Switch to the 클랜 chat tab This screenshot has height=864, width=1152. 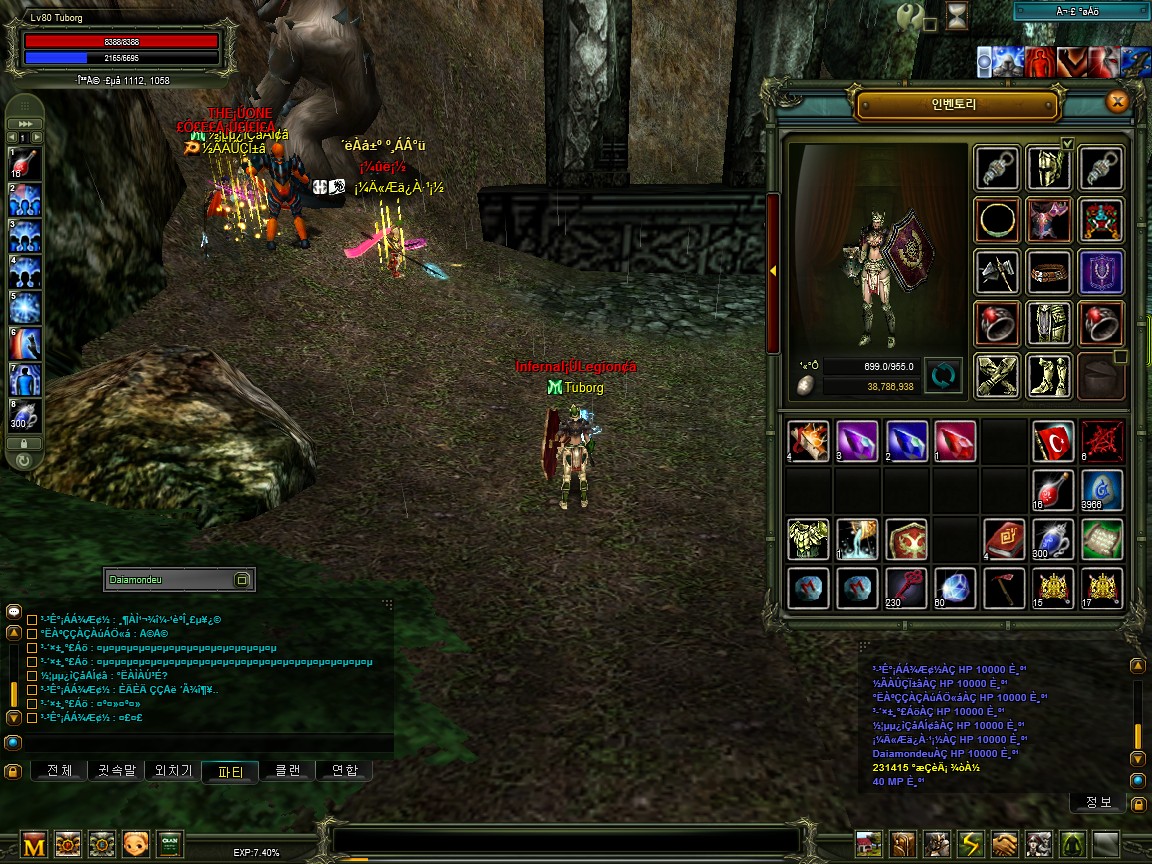[x=287, y=771]
